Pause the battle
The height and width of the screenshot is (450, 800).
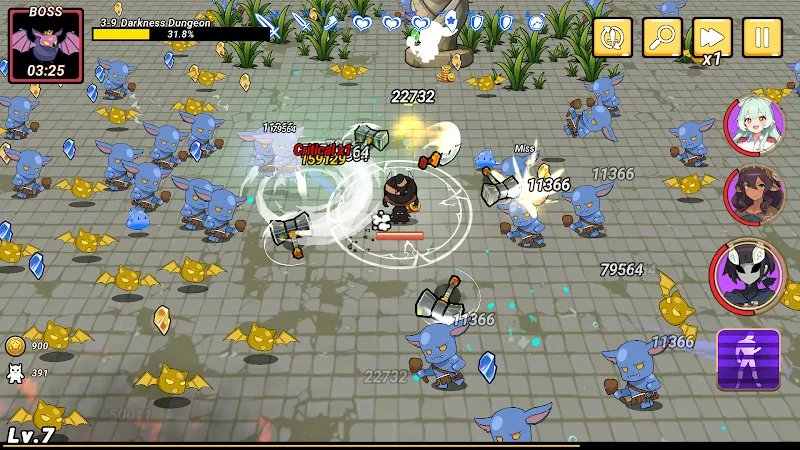(762, 38)
